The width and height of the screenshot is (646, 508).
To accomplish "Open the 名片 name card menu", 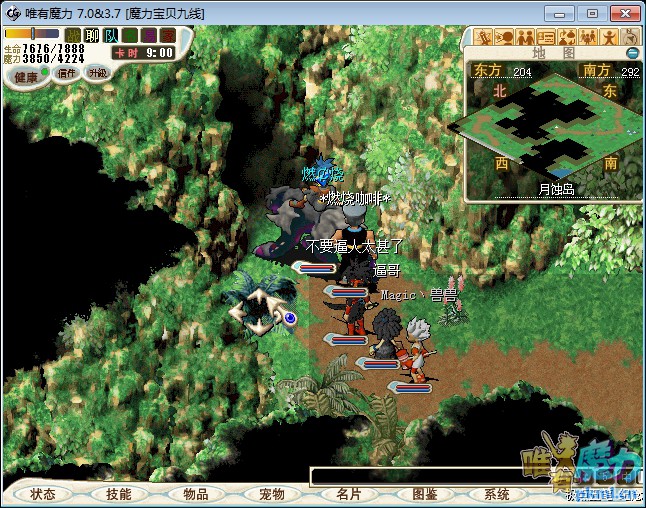I will [348, 494].
